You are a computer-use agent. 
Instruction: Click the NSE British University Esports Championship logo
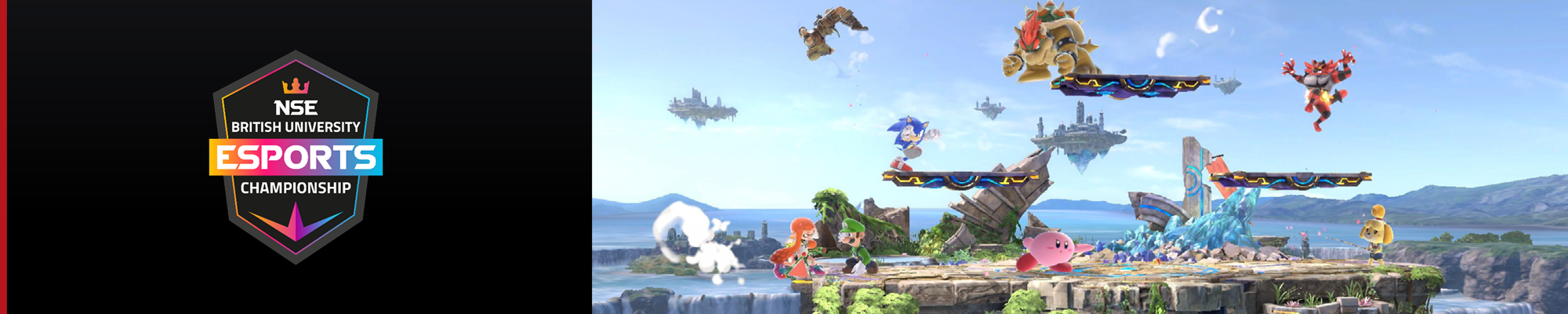(296, 157)
